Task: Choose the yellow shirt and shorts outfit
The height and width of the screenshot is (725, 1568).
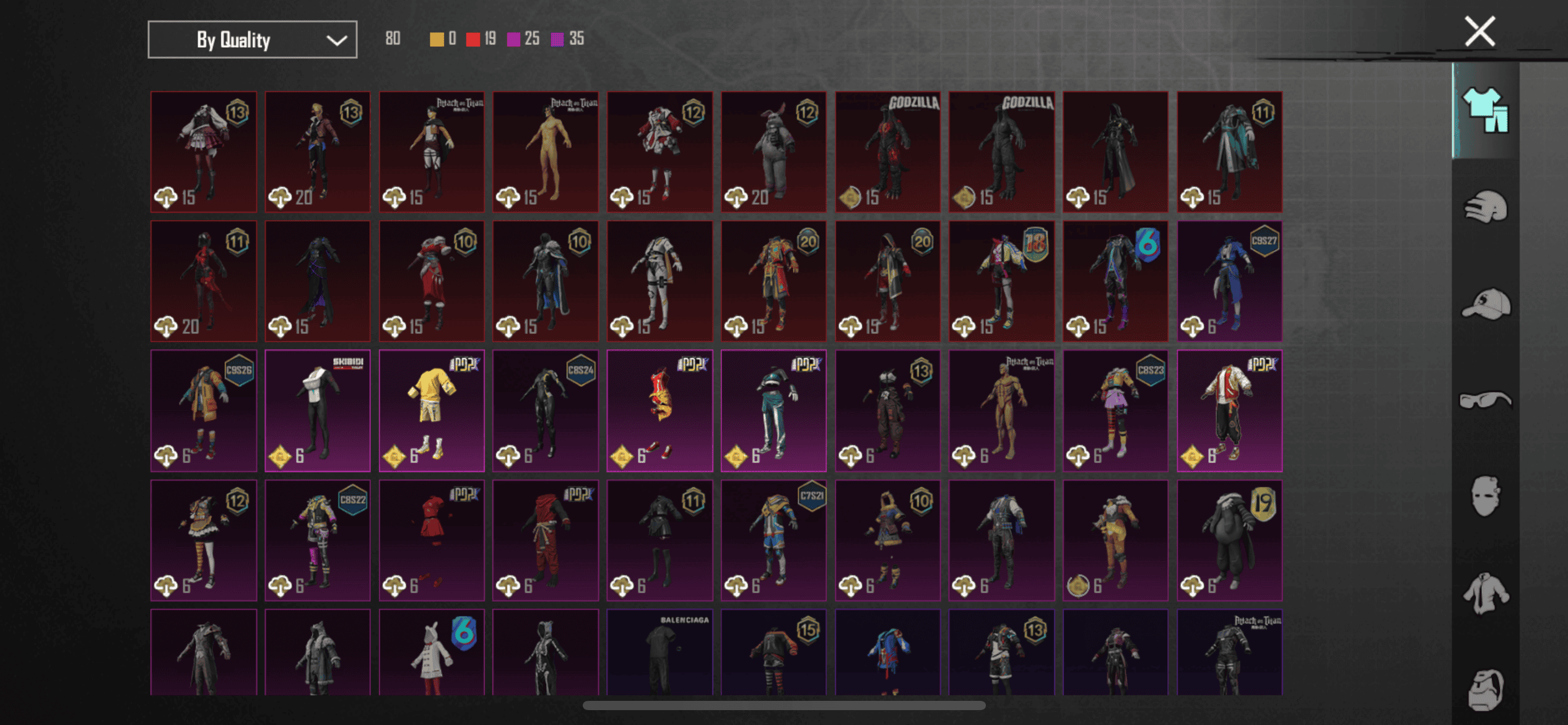Action: point(432,410)
